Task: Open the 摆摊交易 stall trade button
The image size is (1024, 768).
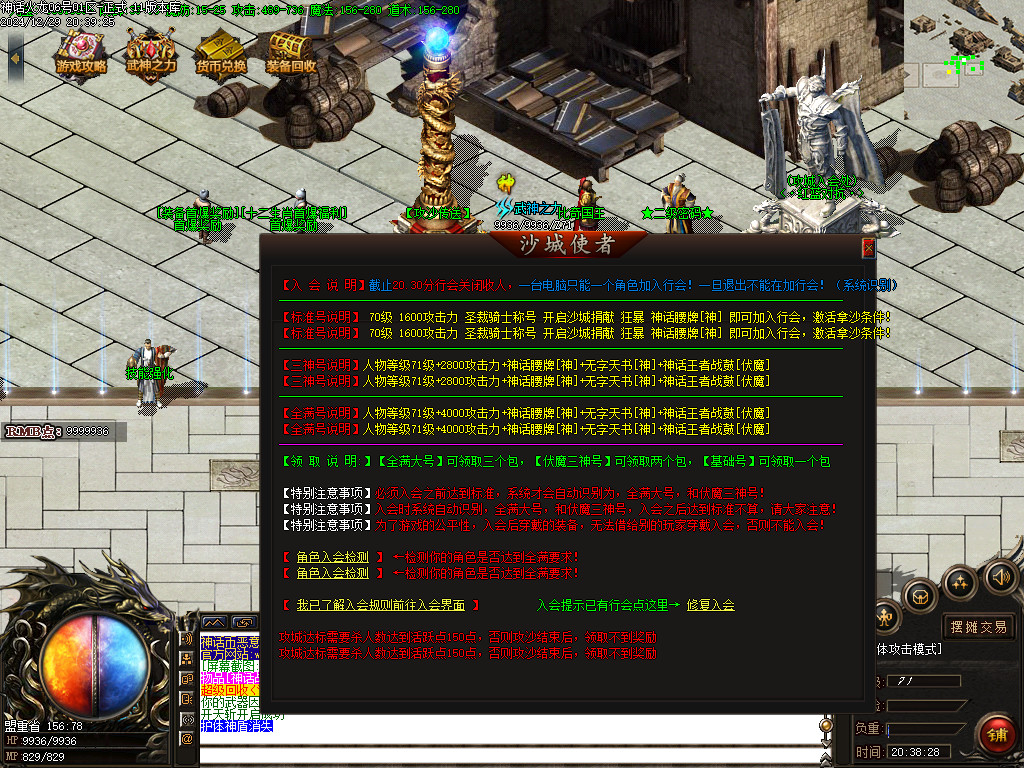Action: [979, 627]
